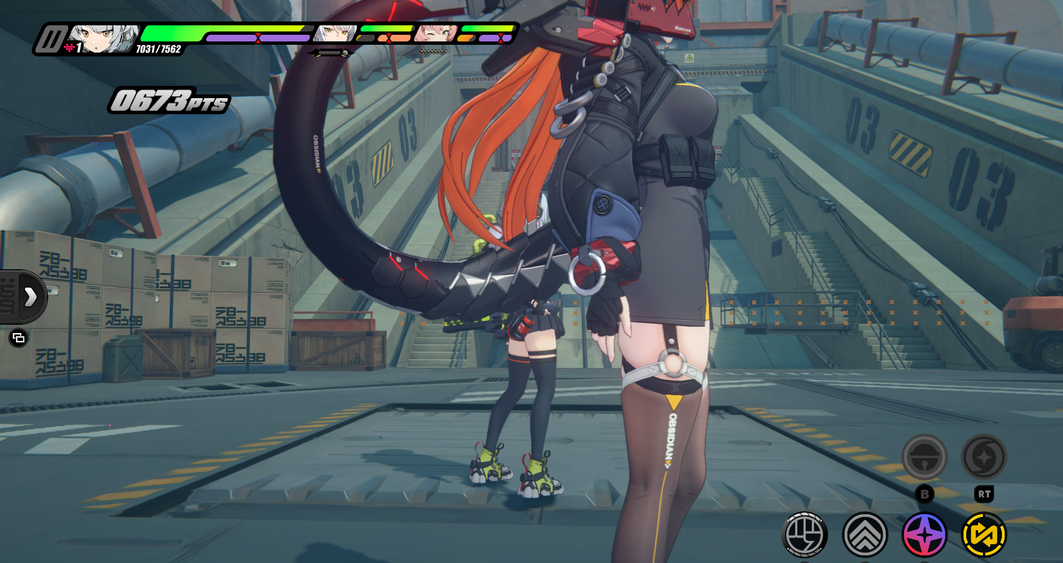Switch to the second white-haired teammate portrait
1063x563 pixels.
333,33
